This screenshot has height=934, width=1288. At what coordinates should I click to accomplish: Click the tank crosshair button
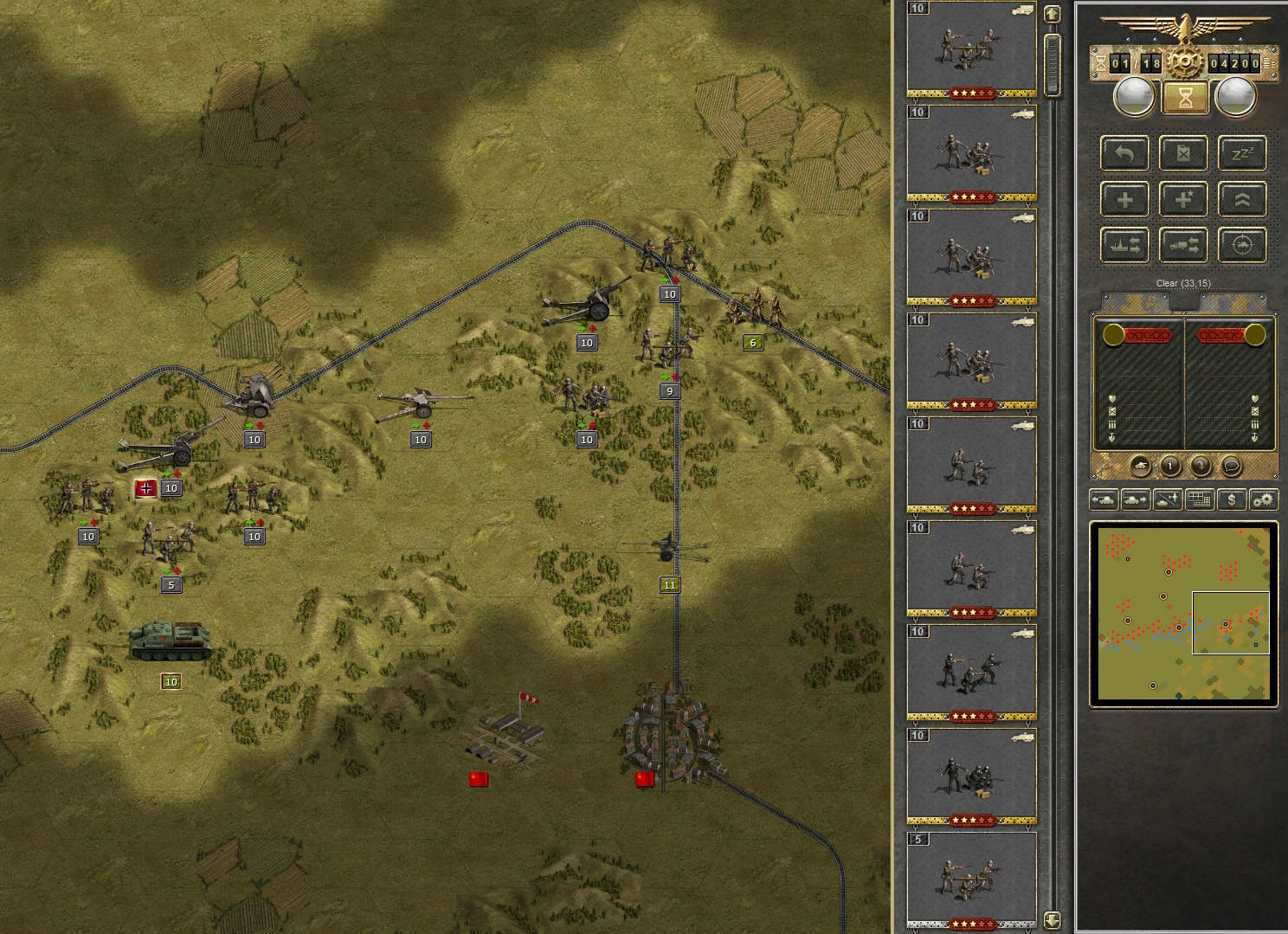pyautogui.click(x=1242, y=245)
